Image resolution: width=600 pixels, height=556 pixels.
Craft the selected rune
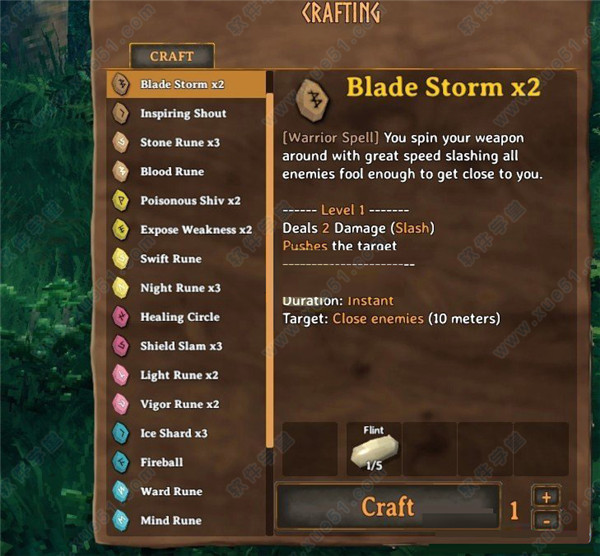[x=387, y=508]
